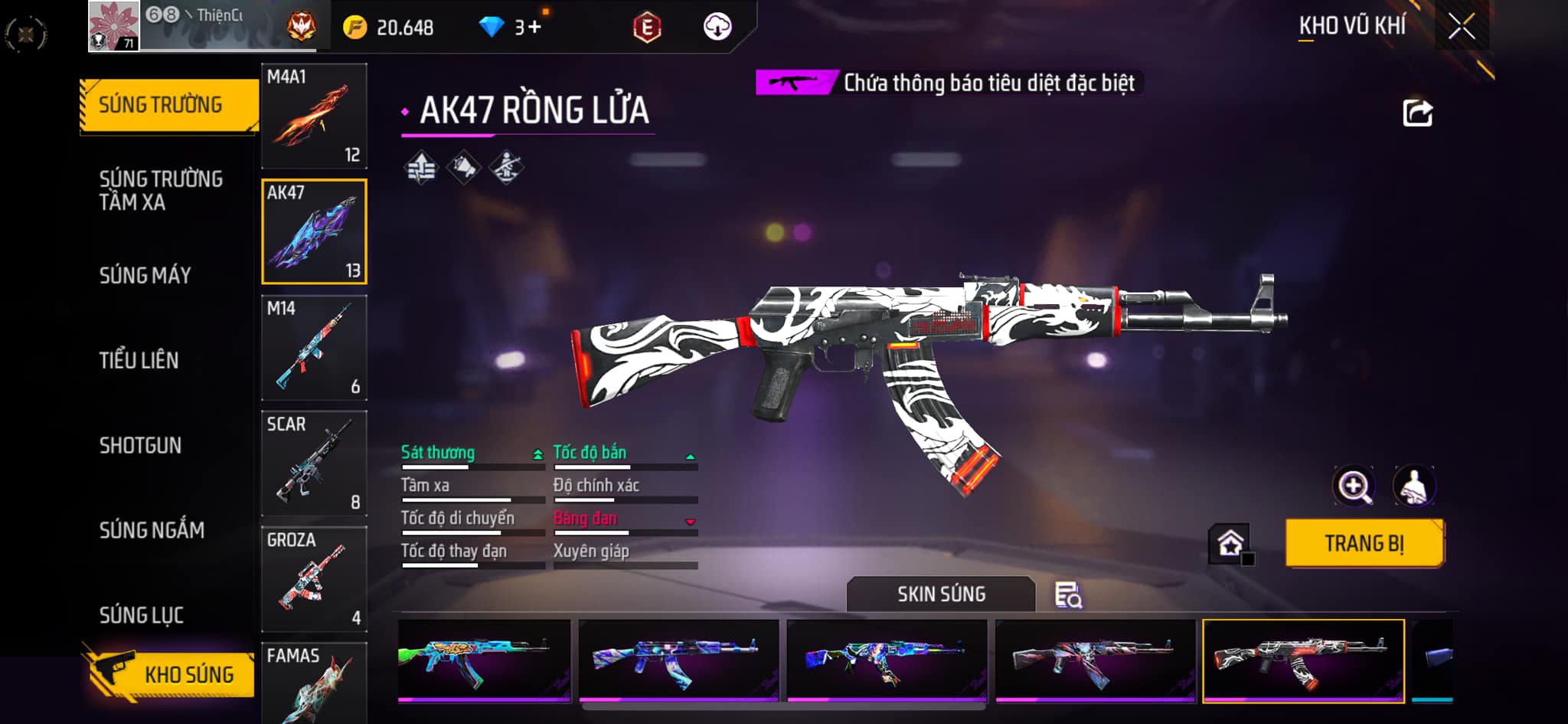The height and width of the screenshot is (724, 1568).
Task: Open the SKIN SÚNG tab
Action: [941, 594]
